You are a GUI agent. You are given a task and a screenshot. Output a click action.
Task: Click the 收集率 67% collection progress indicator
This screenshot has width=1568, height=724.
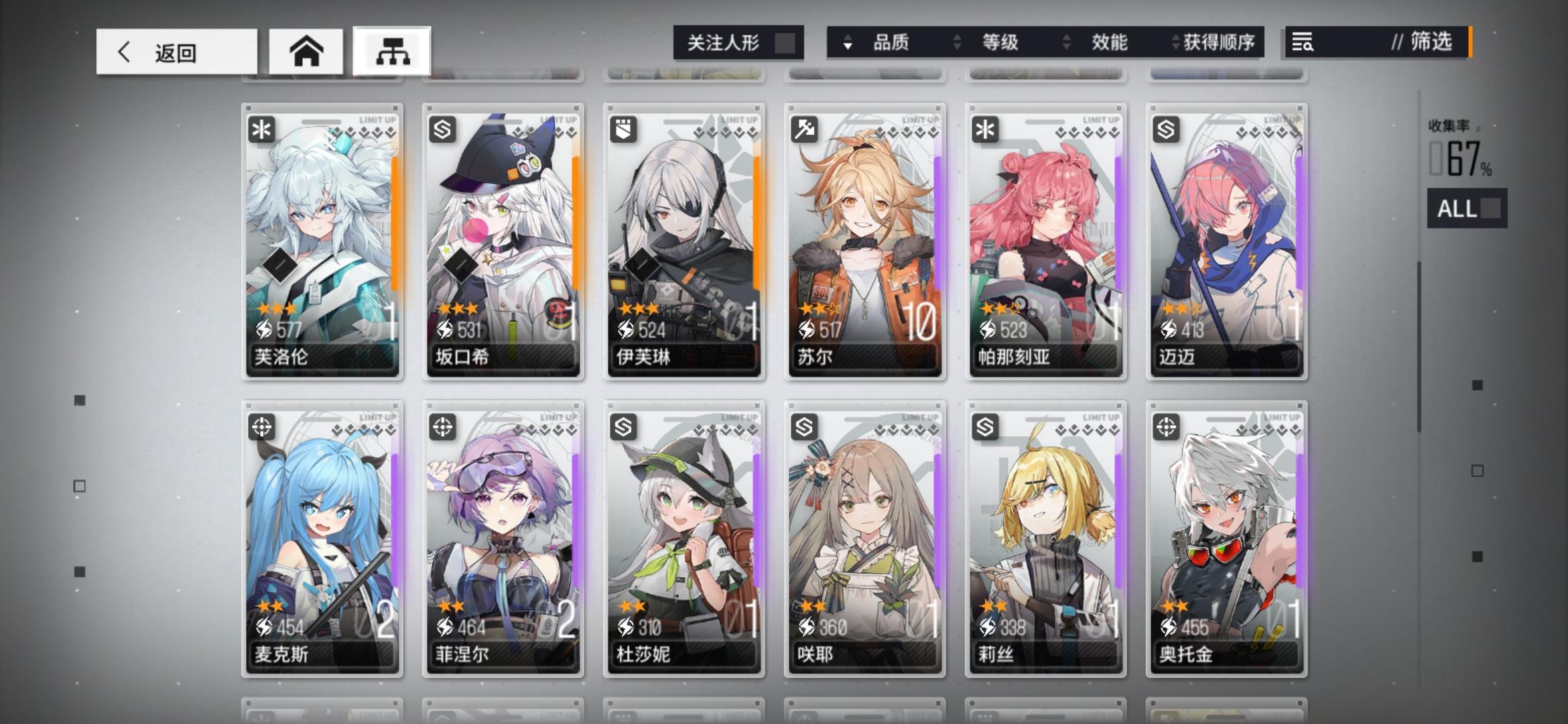pyautogui.click(x=1461, y=147)
